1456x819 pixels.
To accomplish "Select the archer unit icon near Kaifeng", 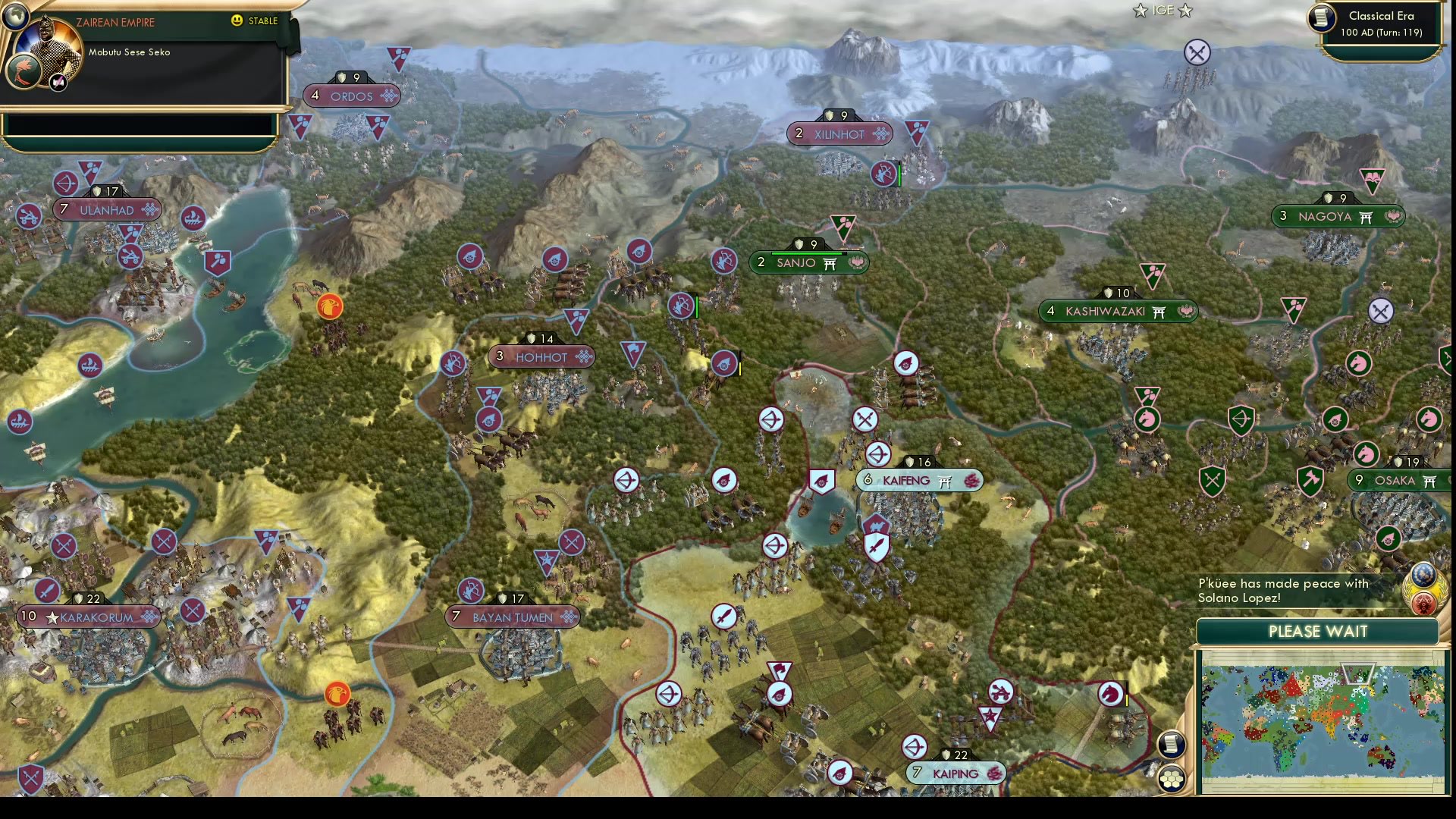I will pos(877,454).
